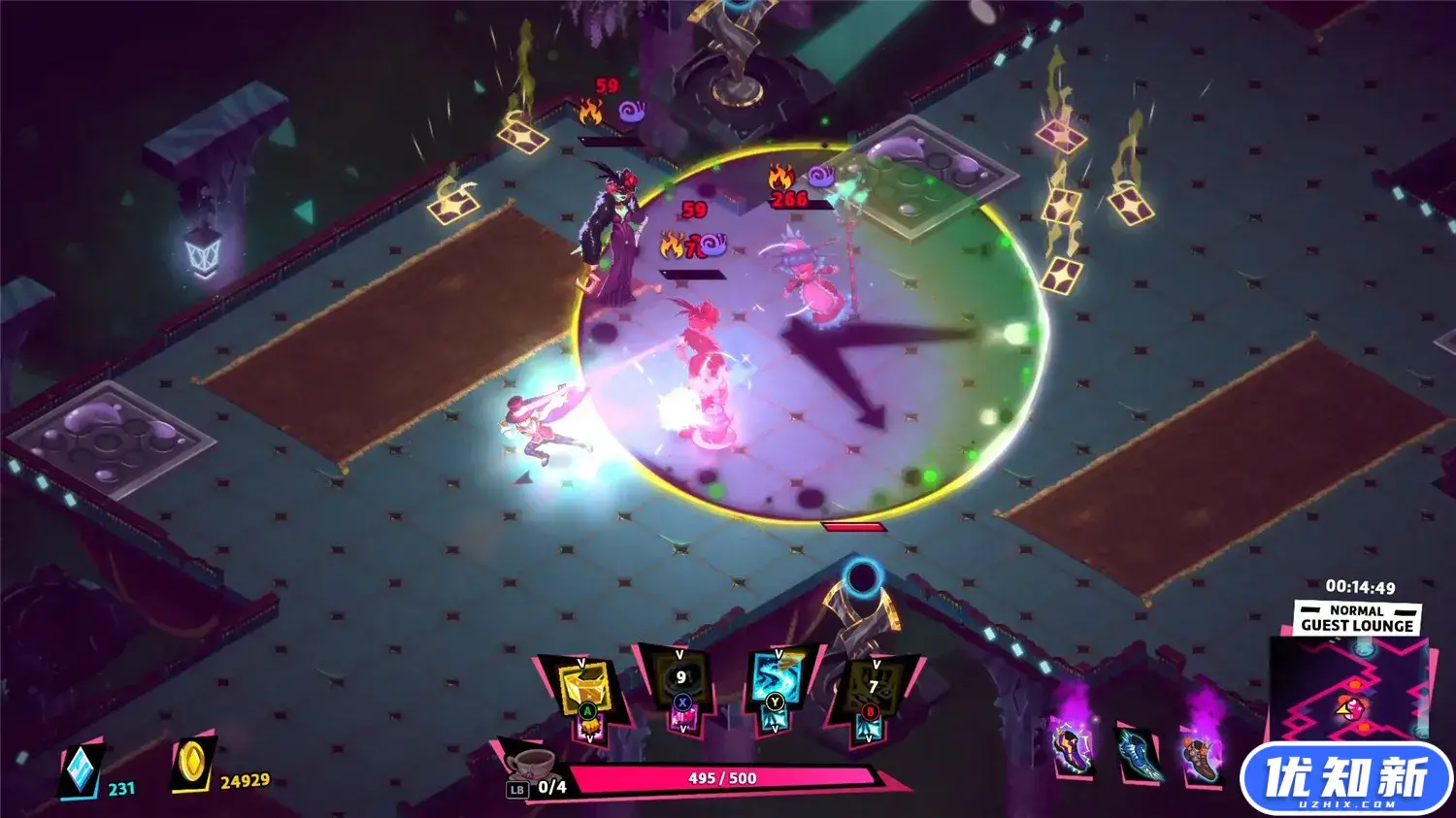Select the dark ability card on cooldown 7
The width and height of the screenshot is (1456, 818).
[x=873, y=687]
